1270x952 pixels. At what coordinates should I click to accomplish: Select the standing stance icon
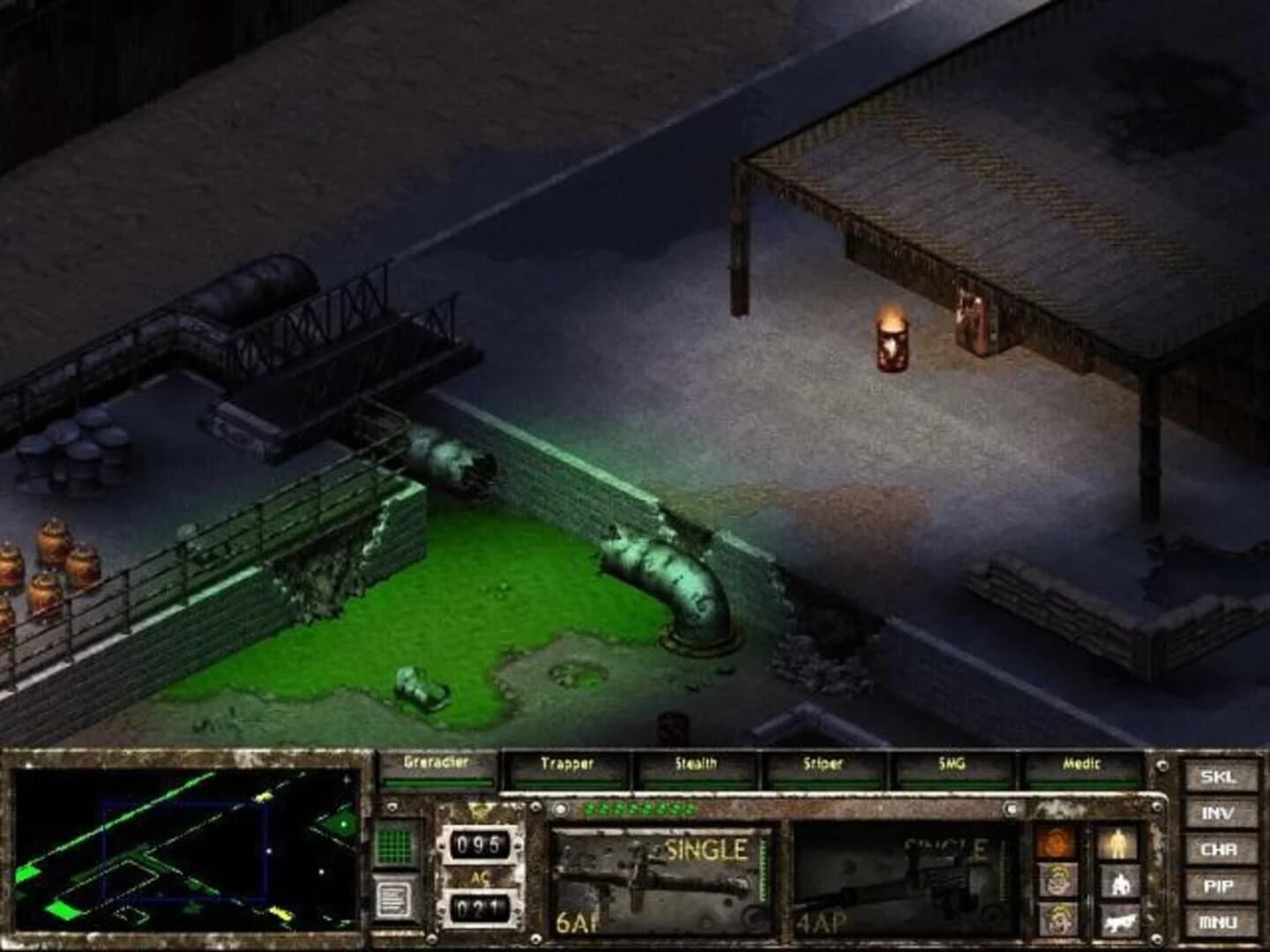[1118, 844]
